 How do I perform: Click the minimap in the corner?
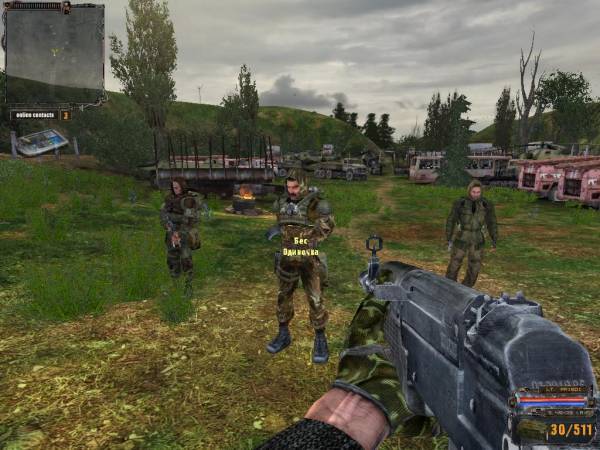tap(54, 53)
